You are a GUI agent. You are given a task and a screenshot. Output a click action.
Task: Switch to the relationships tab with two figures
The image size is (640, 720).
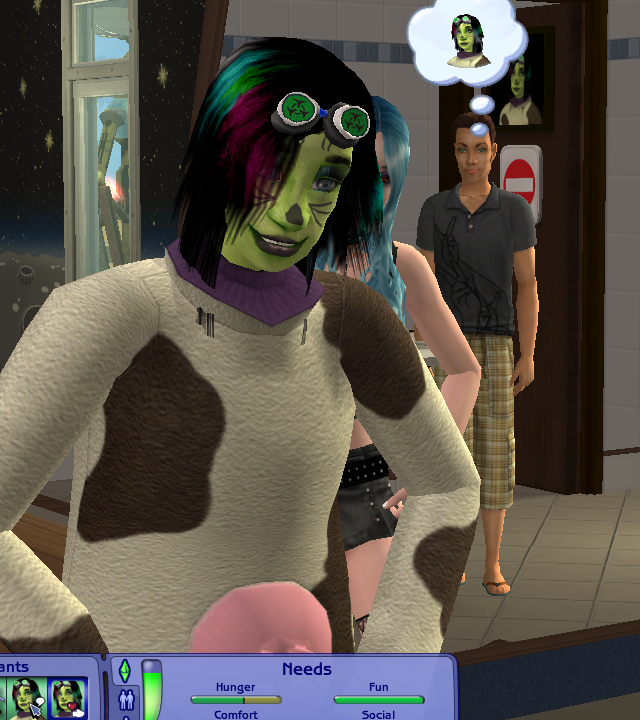click(x=125, y=699)
